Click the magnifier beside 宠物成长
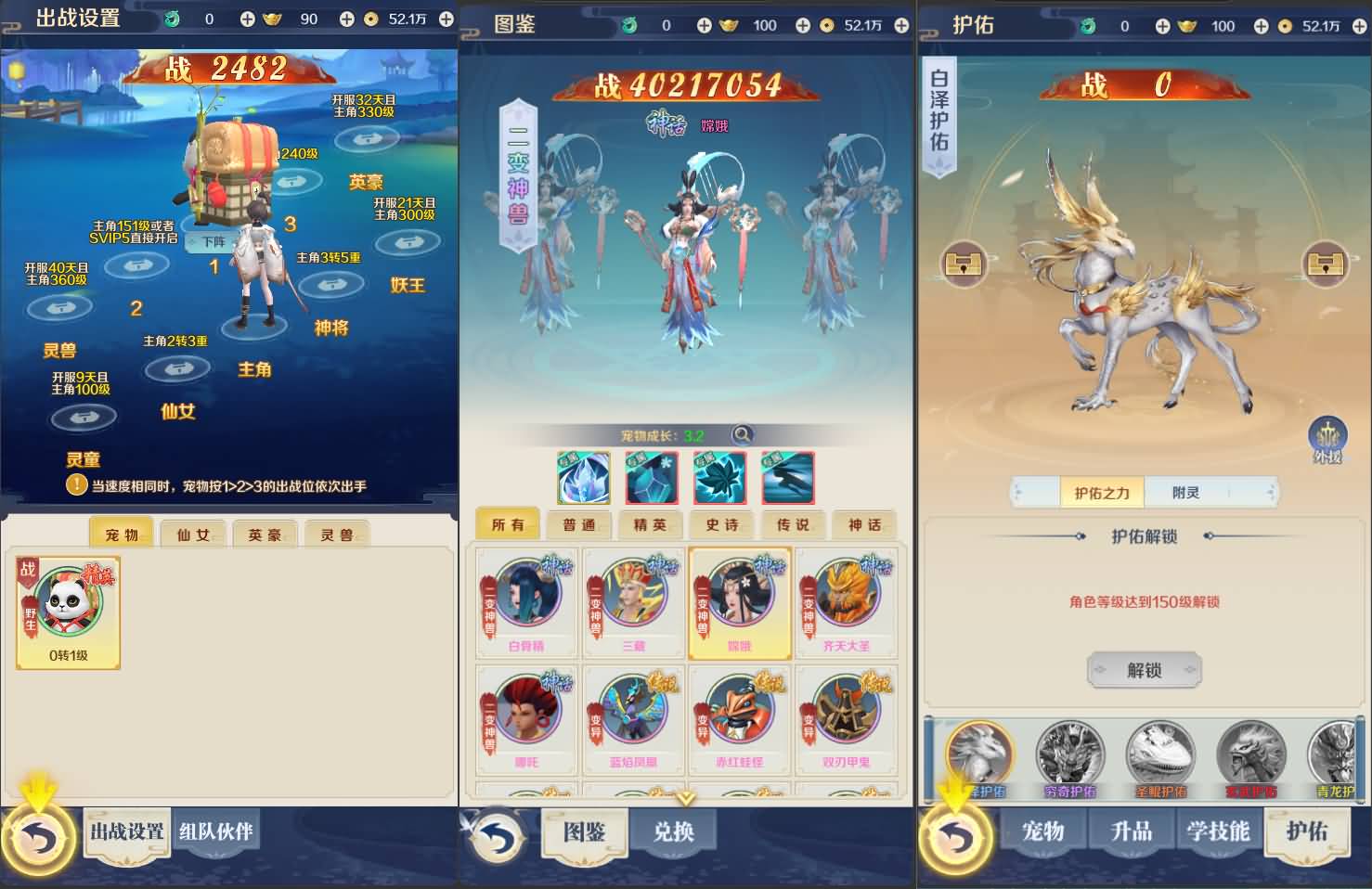The width and height of the screenshot is (1372, 889). [x=742, y=434]
